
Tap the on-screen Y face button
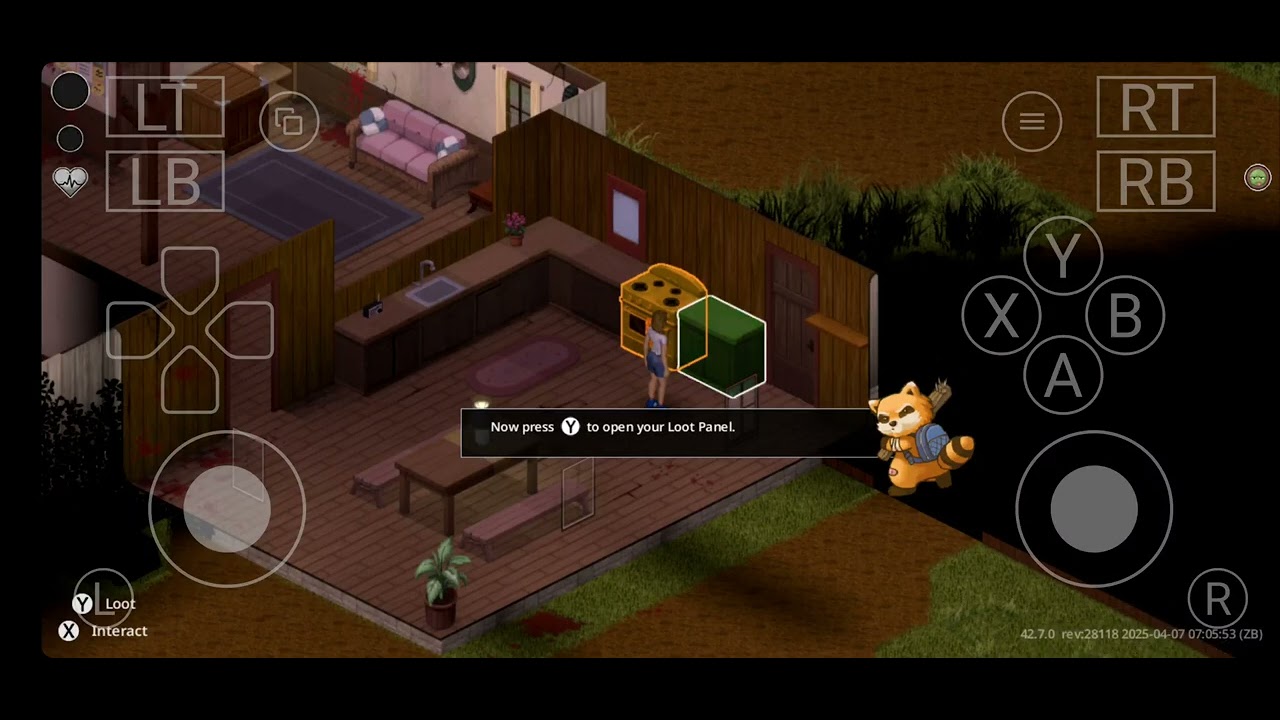pyautogui.click(x=1063, y=257)
